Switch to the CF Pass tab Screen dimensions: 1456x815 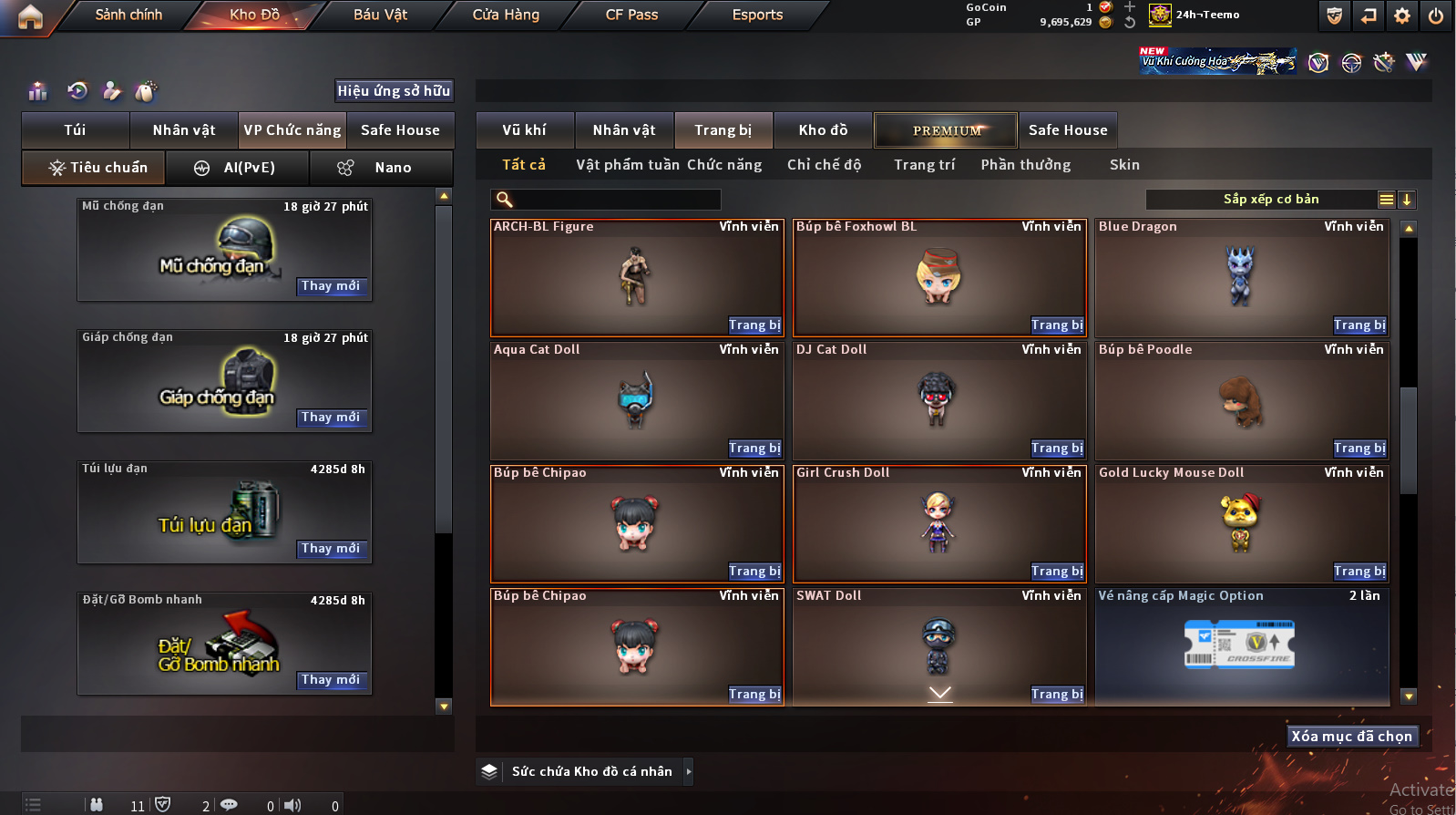click(631, 15)
